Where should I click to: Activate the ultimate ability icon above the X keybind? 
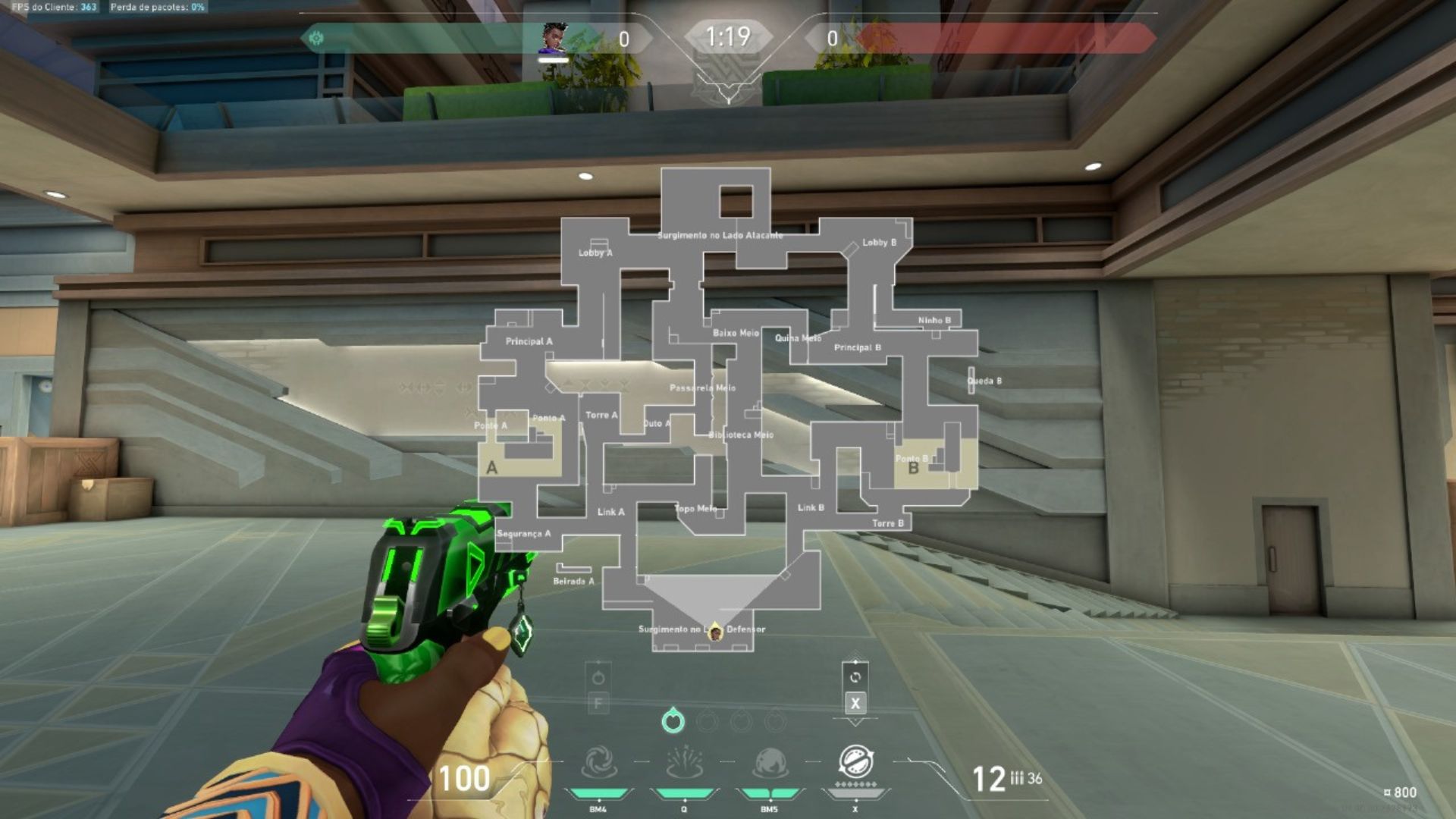[x=855, y=762]
